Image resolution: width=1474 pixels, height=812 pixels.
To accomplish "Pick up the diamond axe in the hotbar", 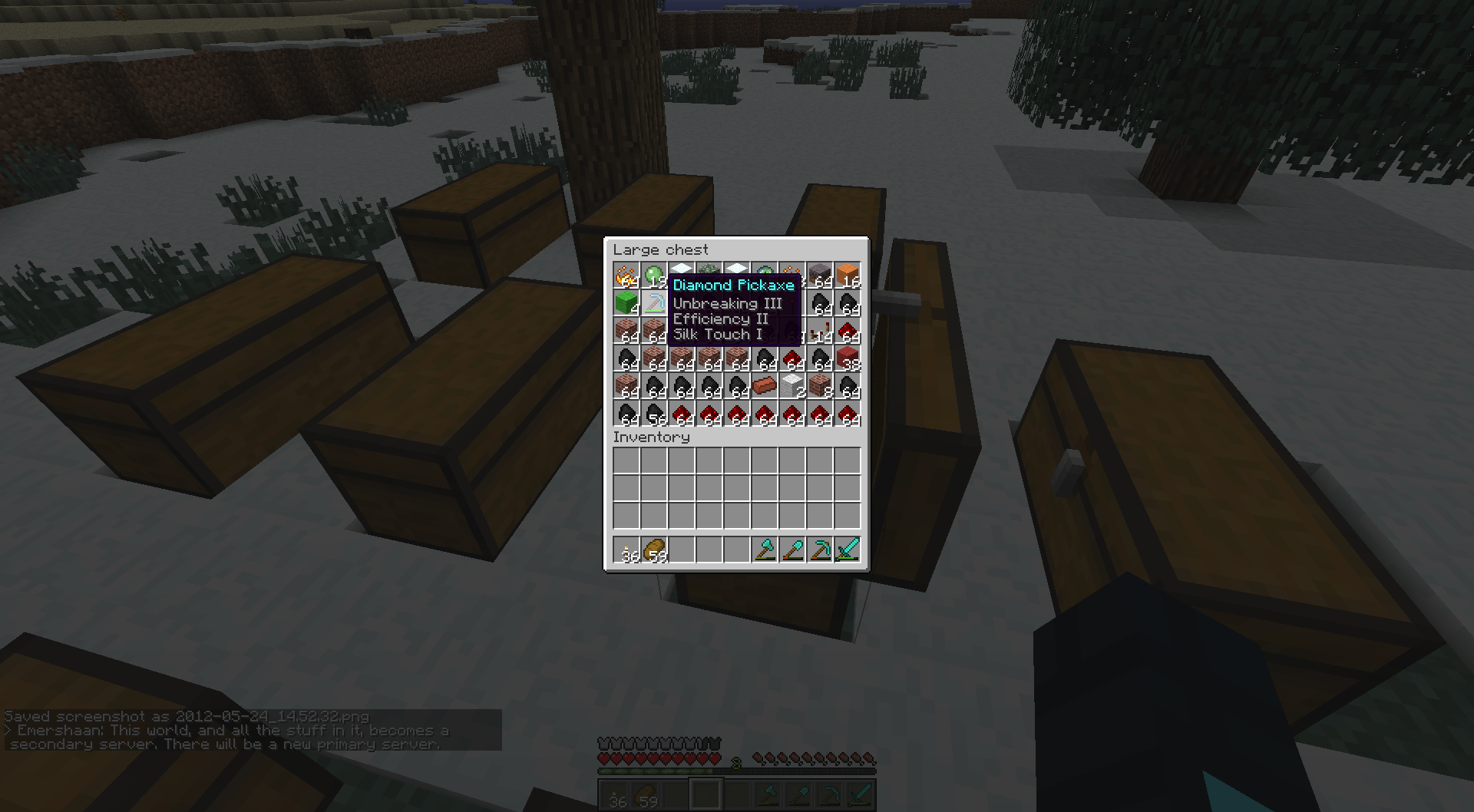I will [766, 548].
